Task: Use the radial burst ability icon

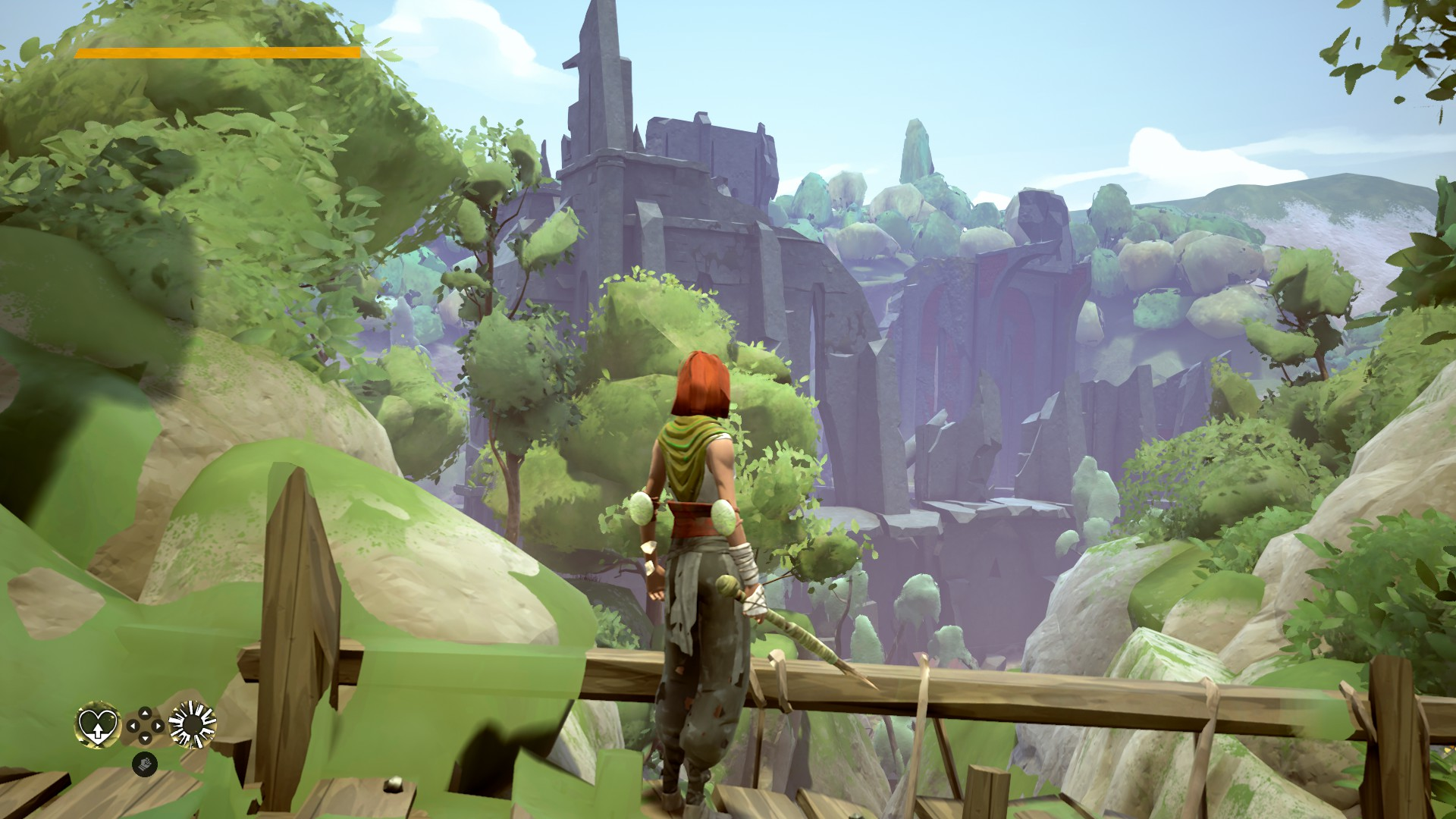Action: 192,725
